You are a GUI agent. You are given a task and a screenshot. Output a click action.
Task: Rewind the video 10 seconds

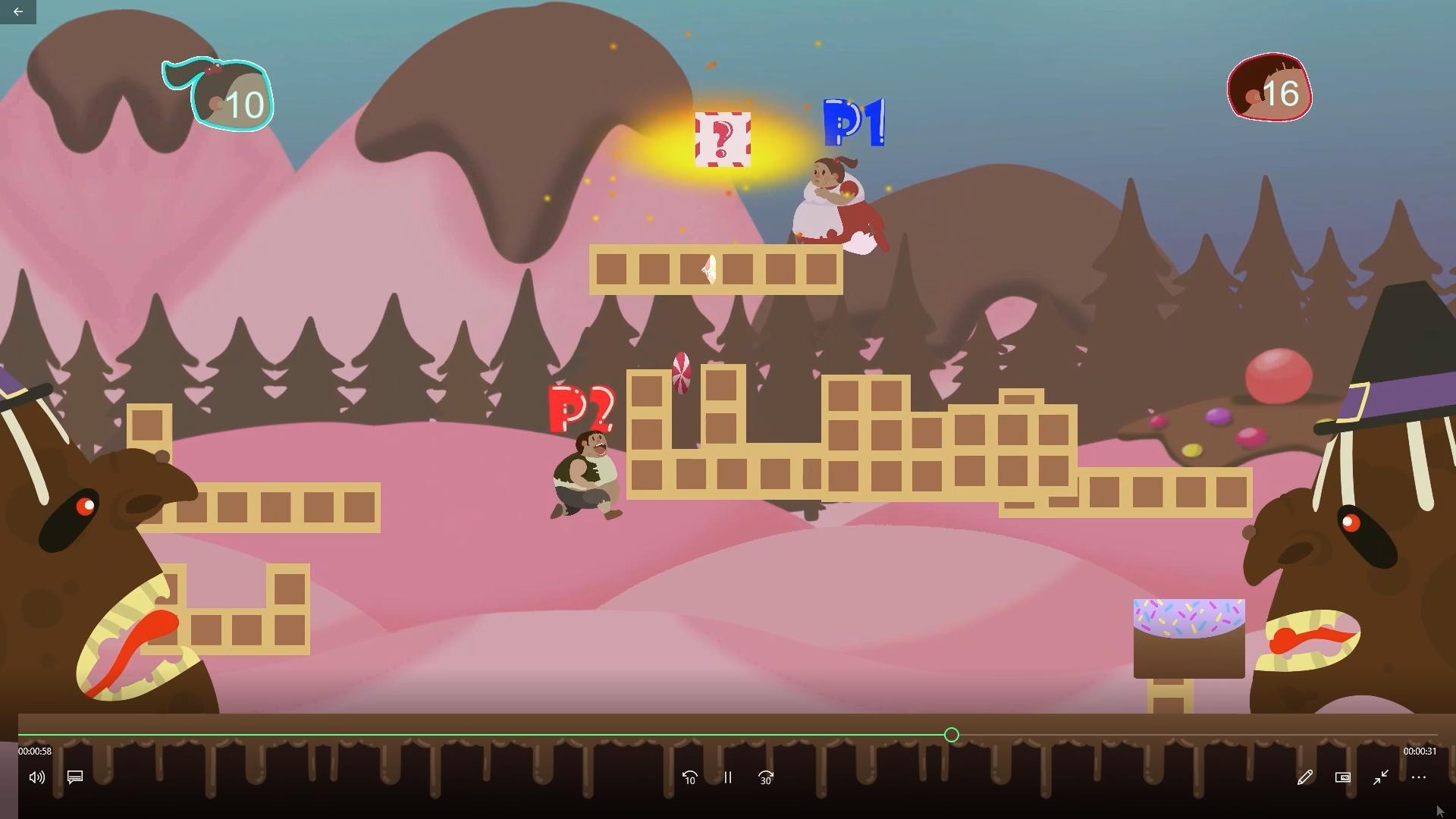[x=689, y=777]
